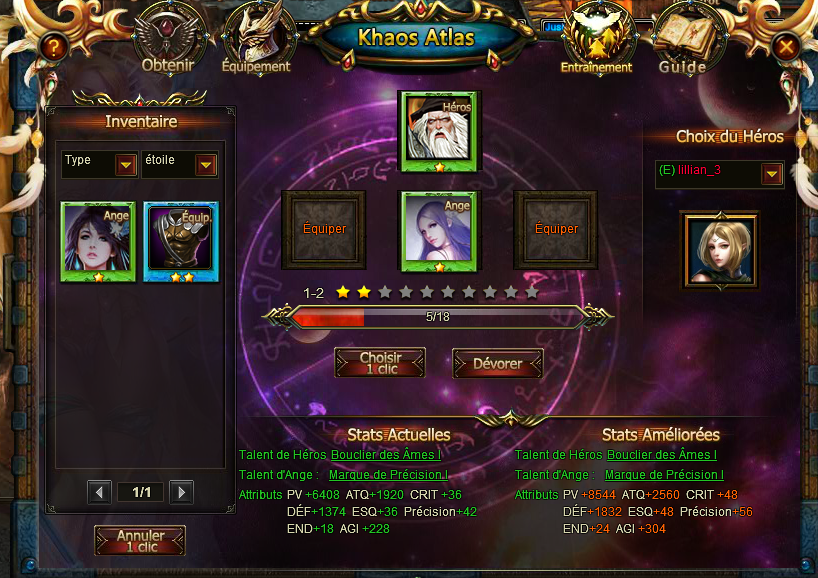Go to the previous inventory page
The image size is (818, 578).
point(99,492)
